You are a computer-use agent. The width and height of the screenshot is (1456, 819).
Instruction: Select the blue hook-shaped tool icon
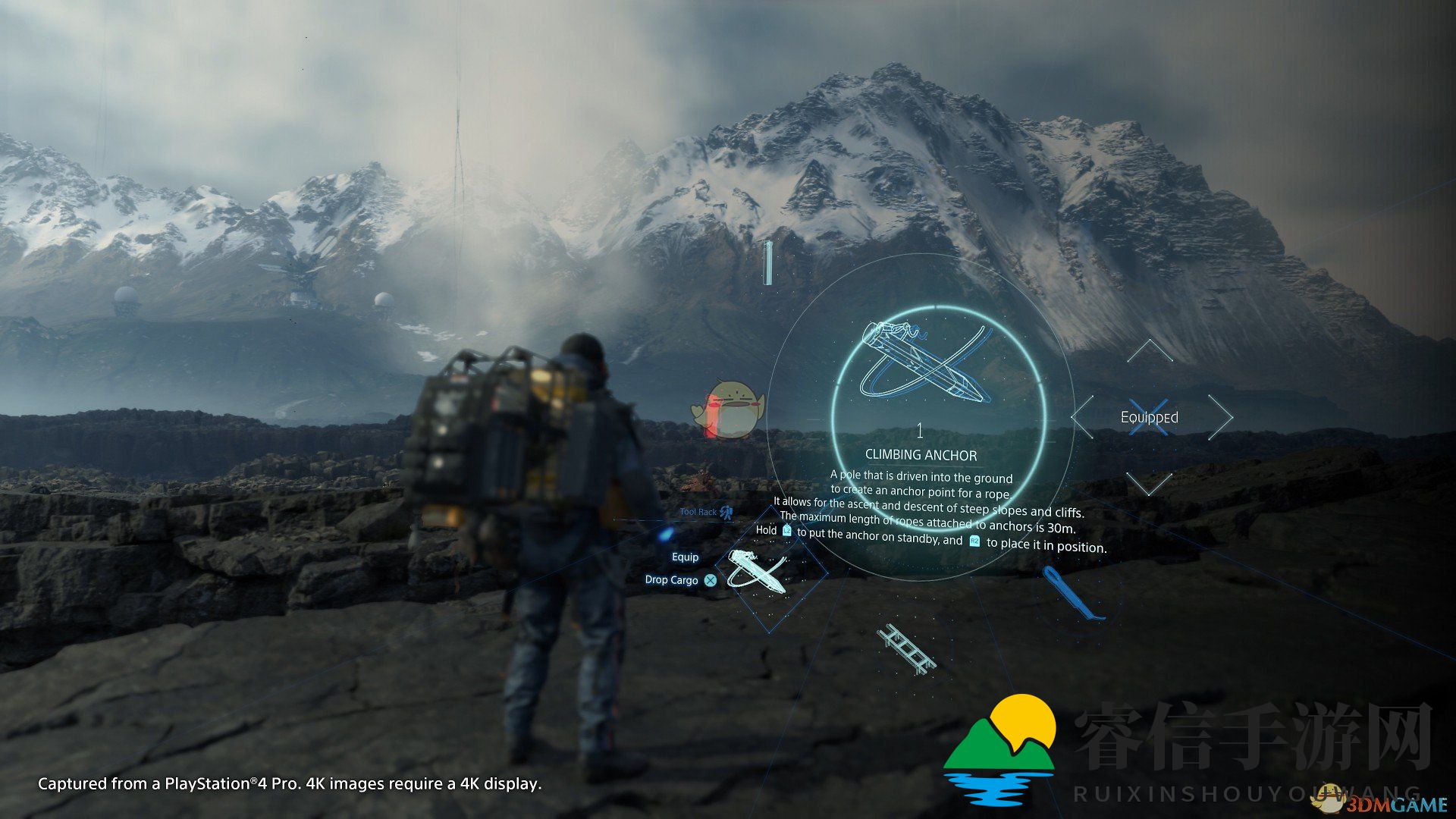pos(1069,592)
